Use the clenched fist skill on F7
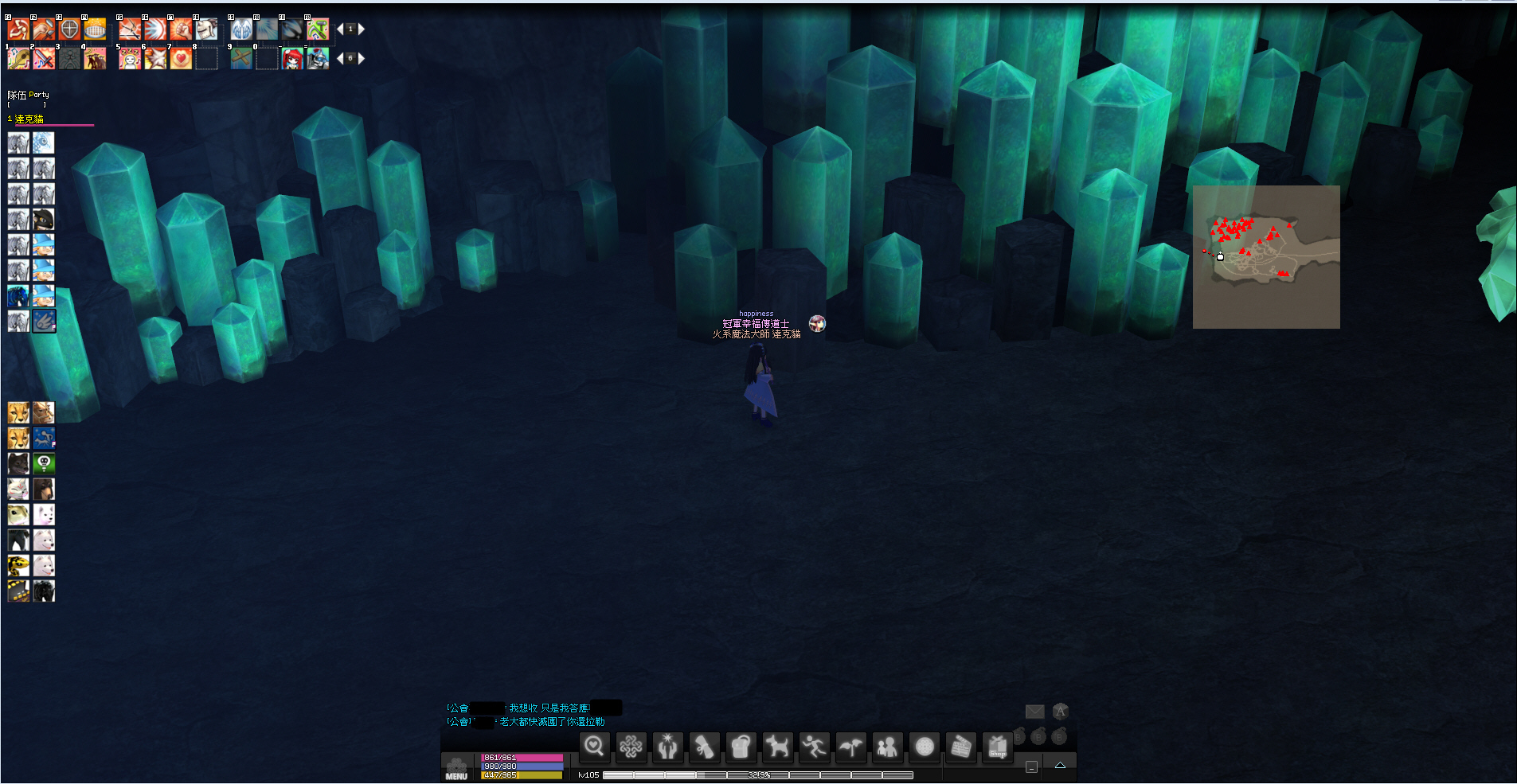The width and height of the screenshot is (1517, 784). [x=181, y=29]
